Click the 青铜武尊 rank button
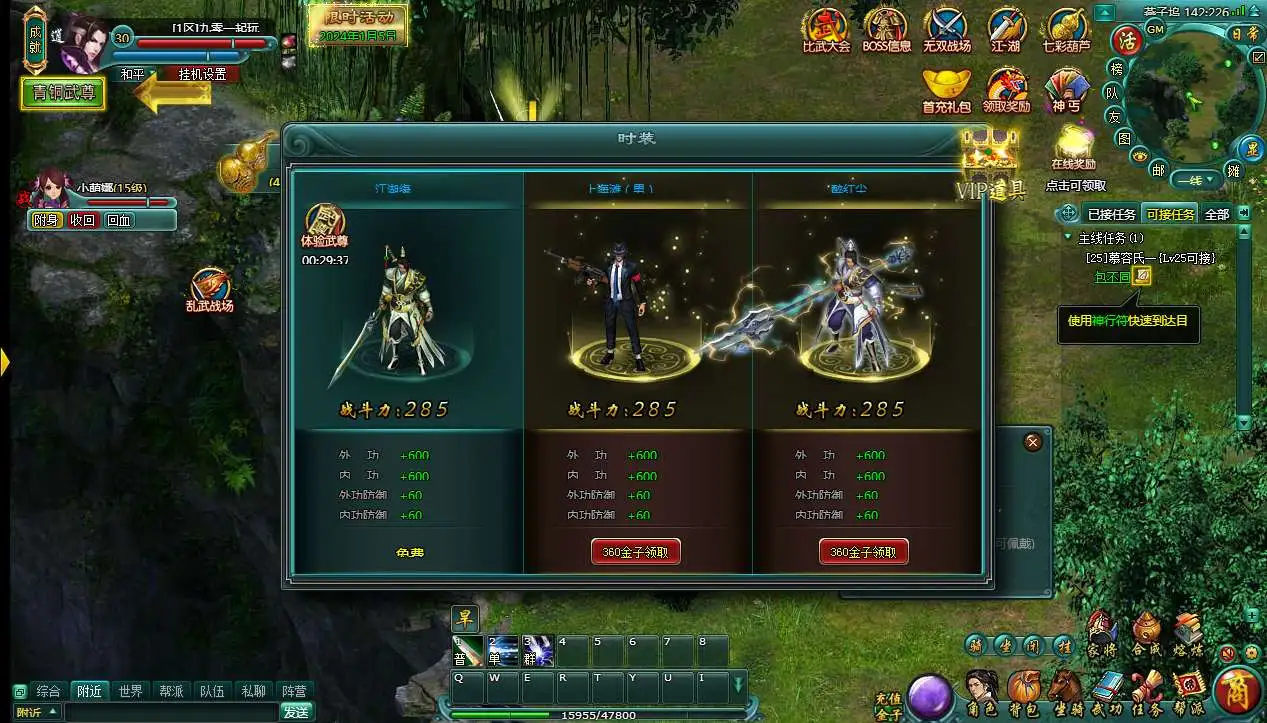The image size is (1267, 723). [63, 94]
